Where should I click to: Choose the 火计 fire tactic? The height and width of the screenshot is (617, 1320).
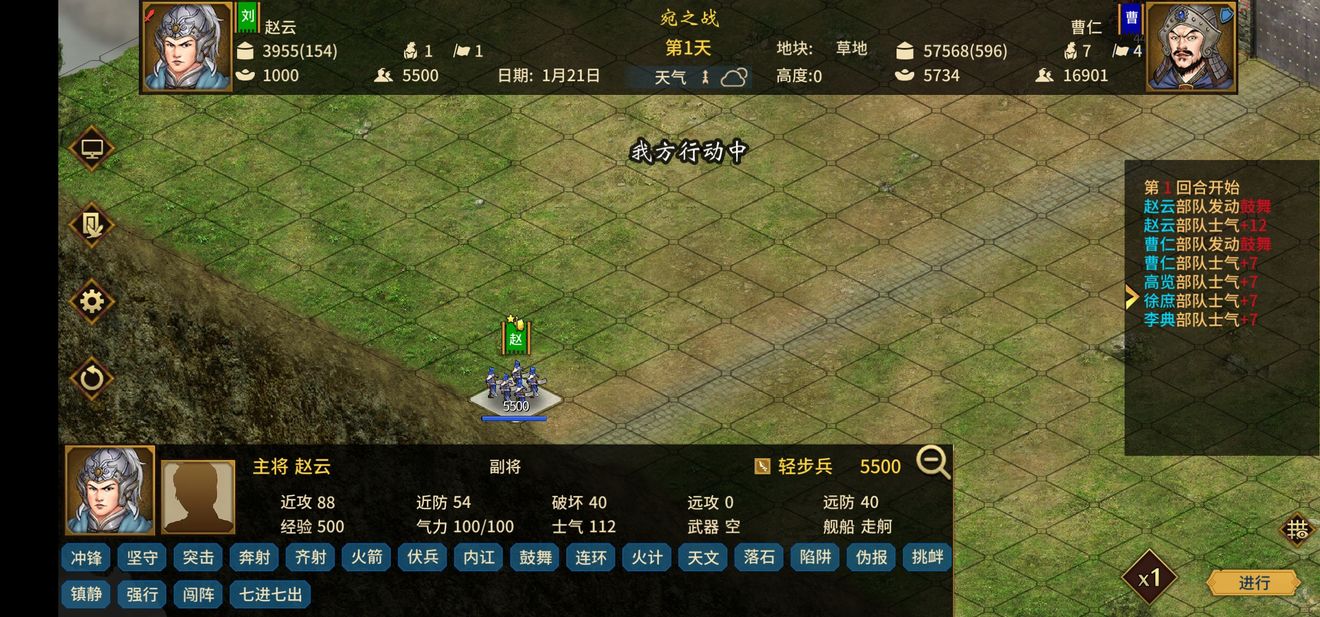pyautogui.click(x=648, y=557)
